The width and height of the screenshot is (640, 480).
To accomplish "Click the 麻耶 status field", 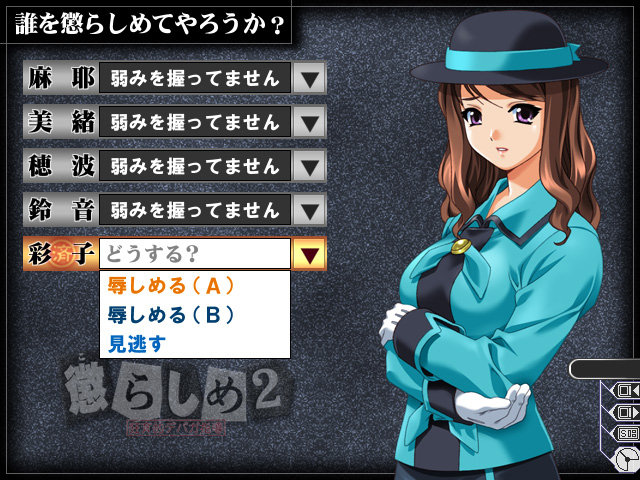I will pos(194,78).
